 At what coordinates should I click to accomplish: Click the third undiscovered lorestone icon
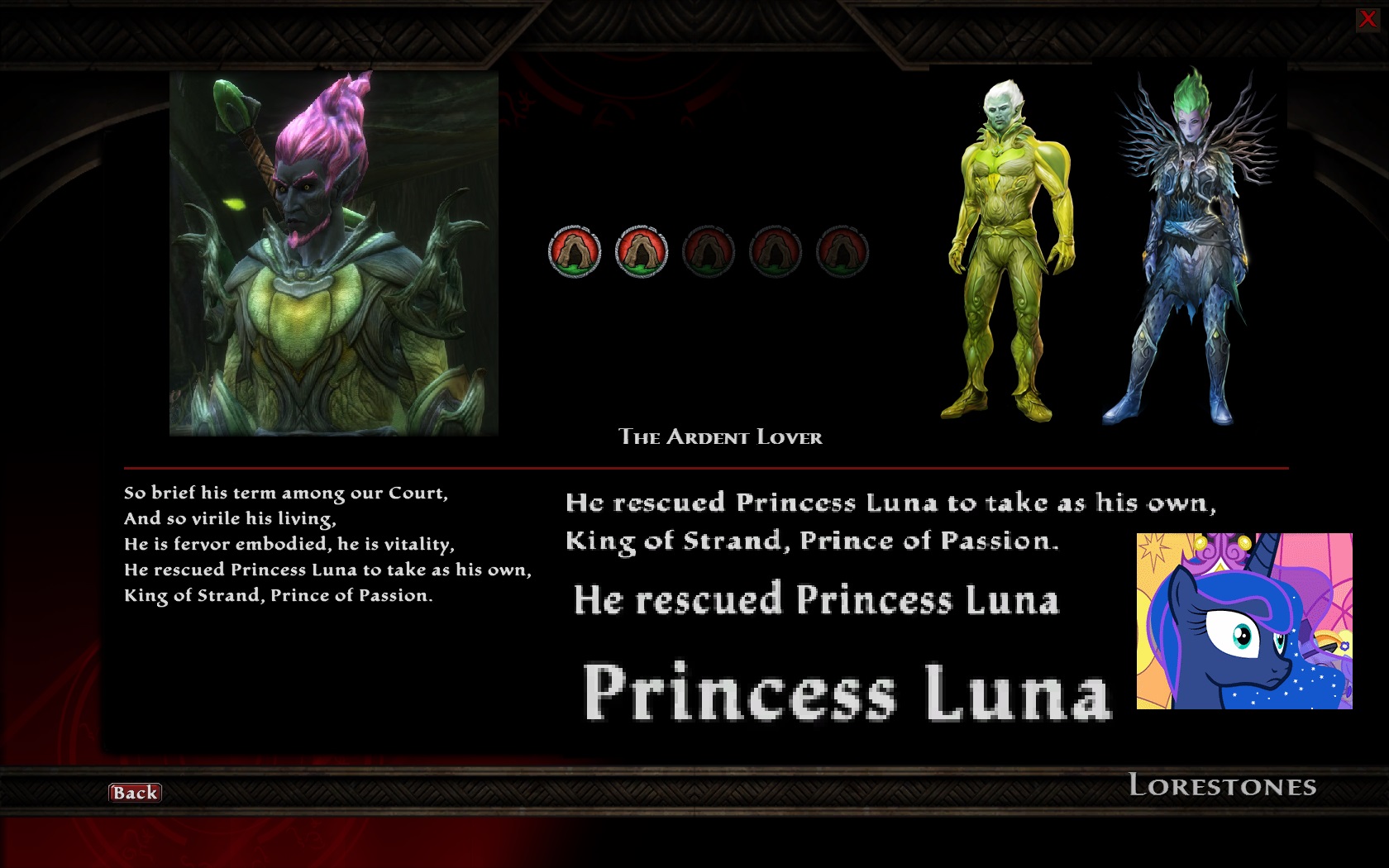click(x=709, y=252)
